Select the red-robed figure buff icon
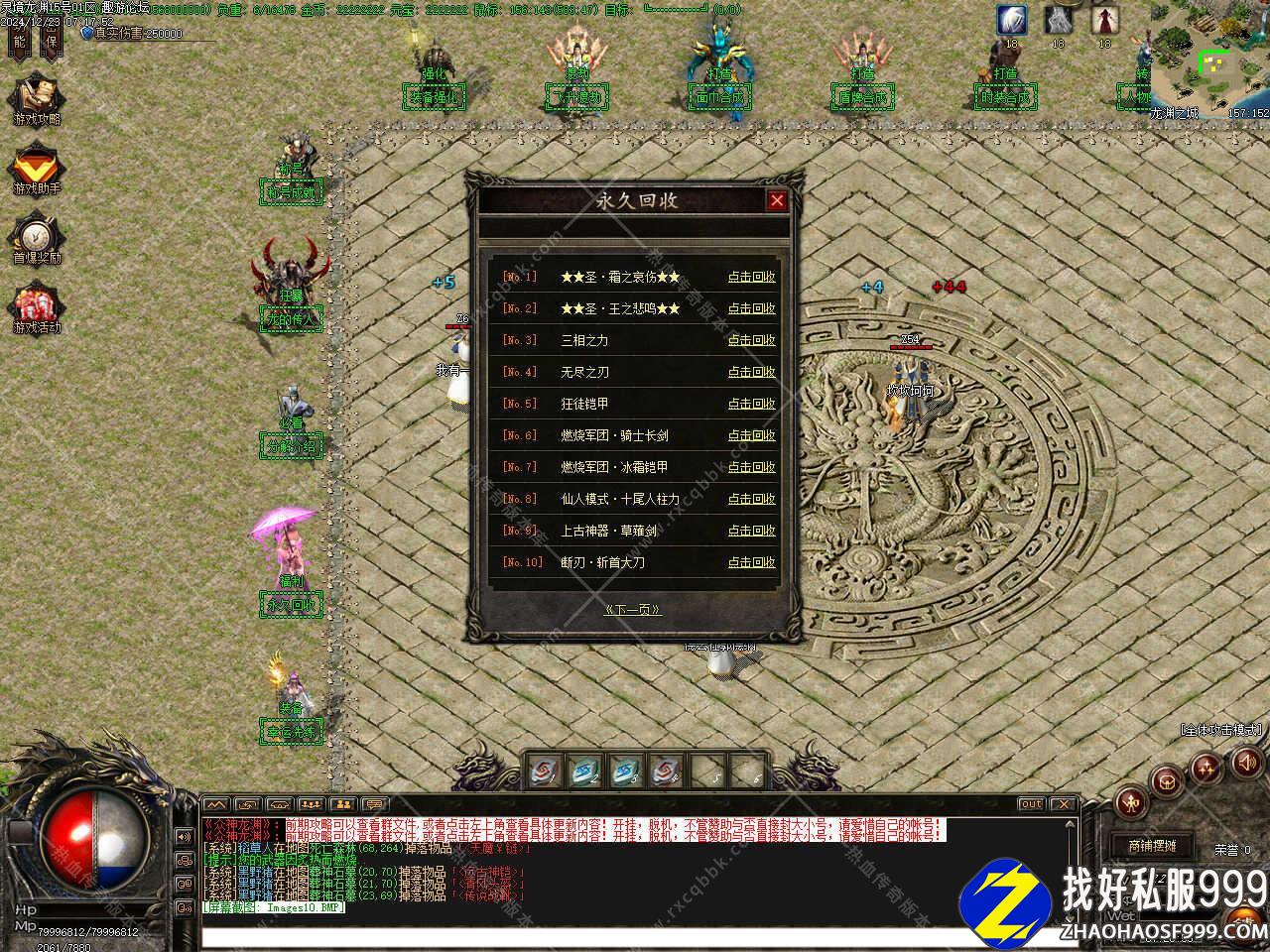This screenshot has width=1270, height=952. pyautogui.click(x=1105, y=20)
